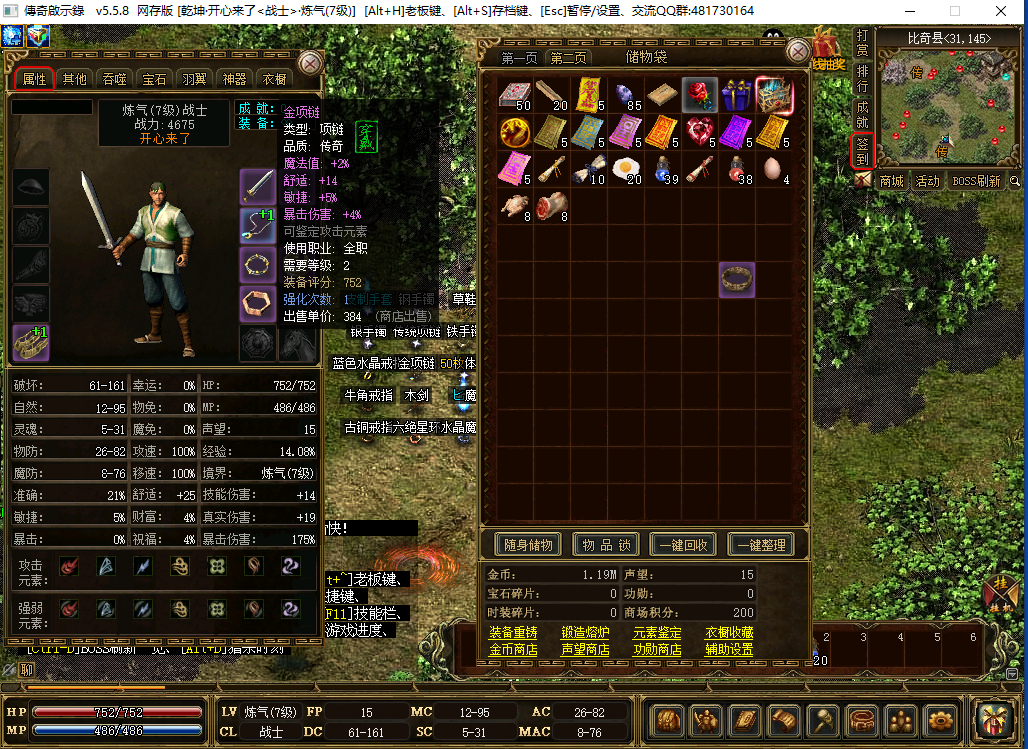
Task: Close the 储物袋 inventory bag
Action: click(798, 52)
